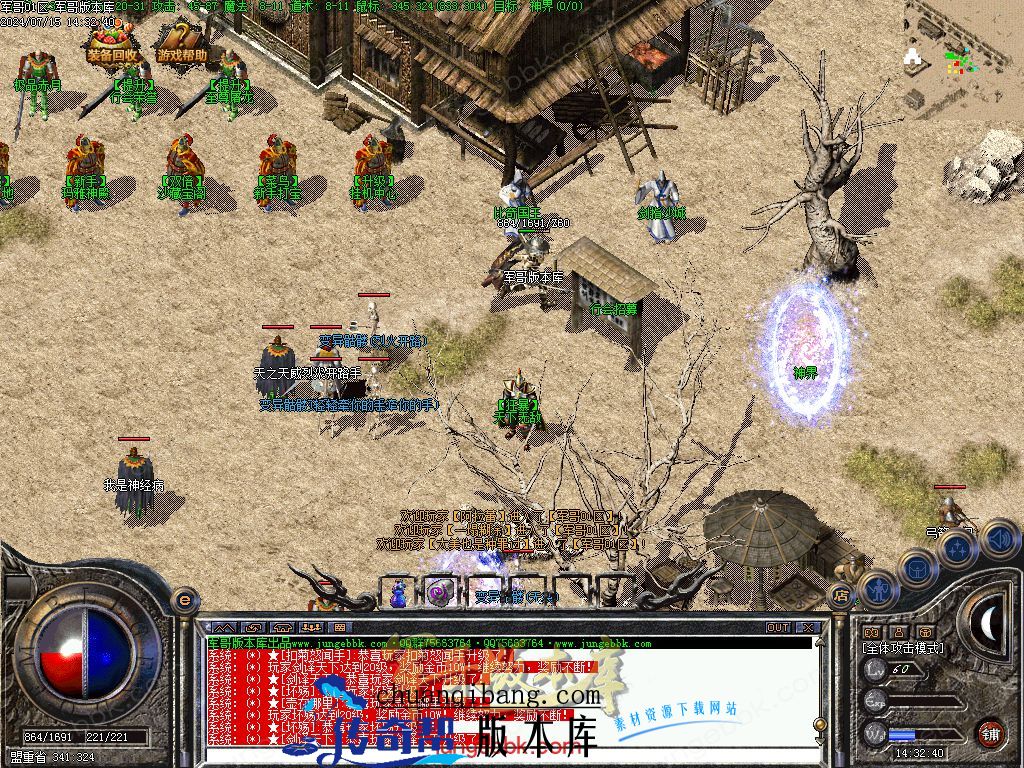Open the character status round button
The width and height of the screenshot is (1024, 768).
[x=877, y=588]
